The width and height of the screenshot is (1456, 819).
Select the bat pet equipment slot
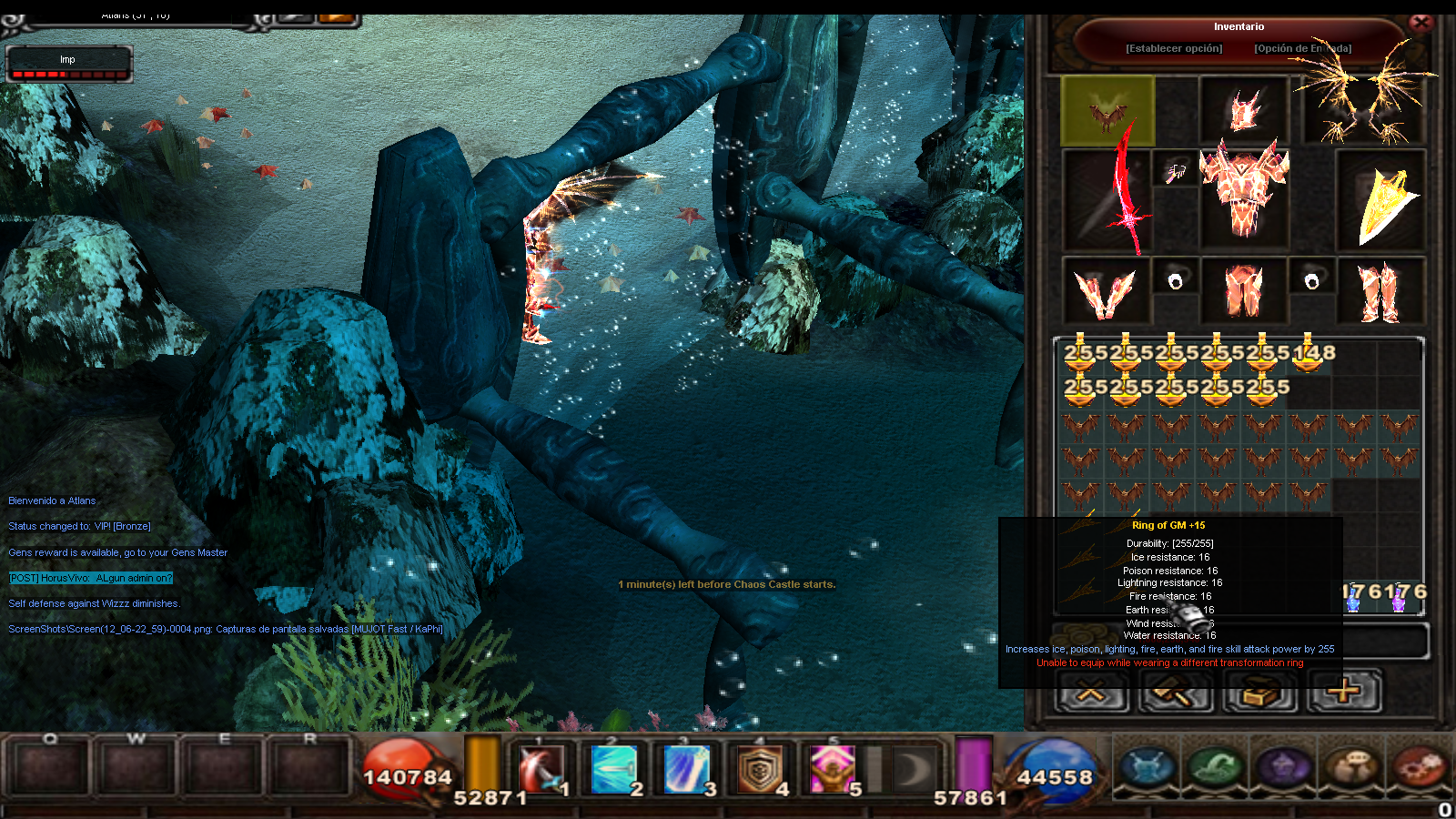[x=1107, y=111]
